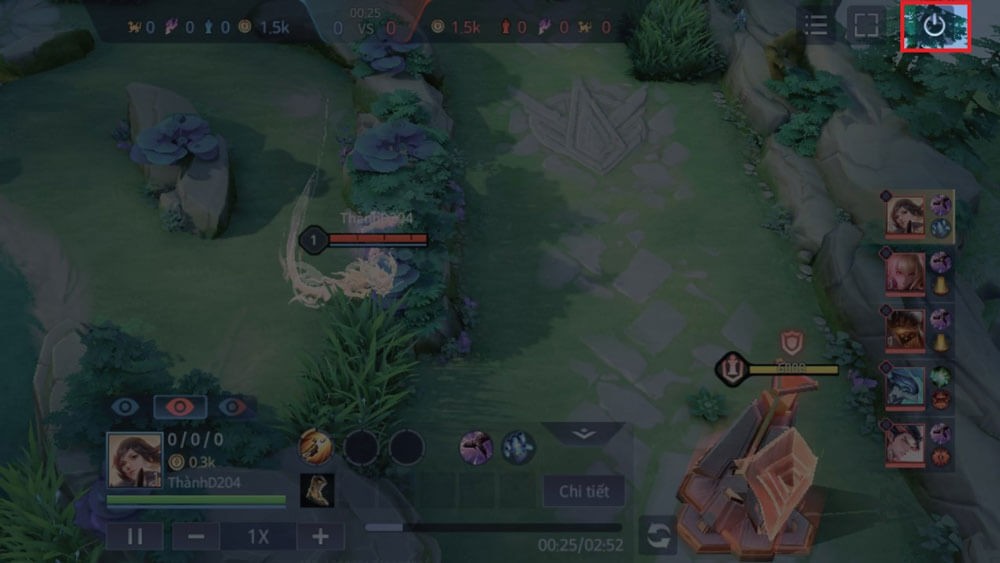
Task: Select the blue dragon hero portrait
Action: [x=904, y=387]
